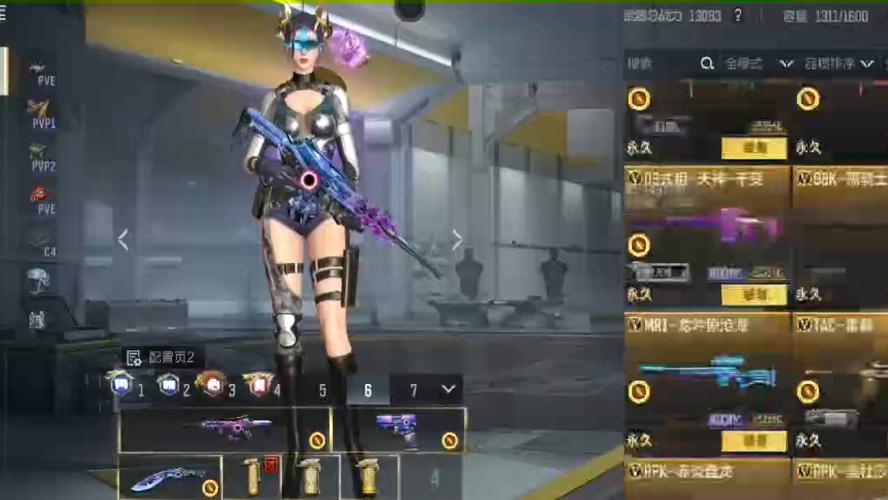Select loadout page 1
This screenshot has width=888, height=500.
pyautogui.click(x=126, y=386)
